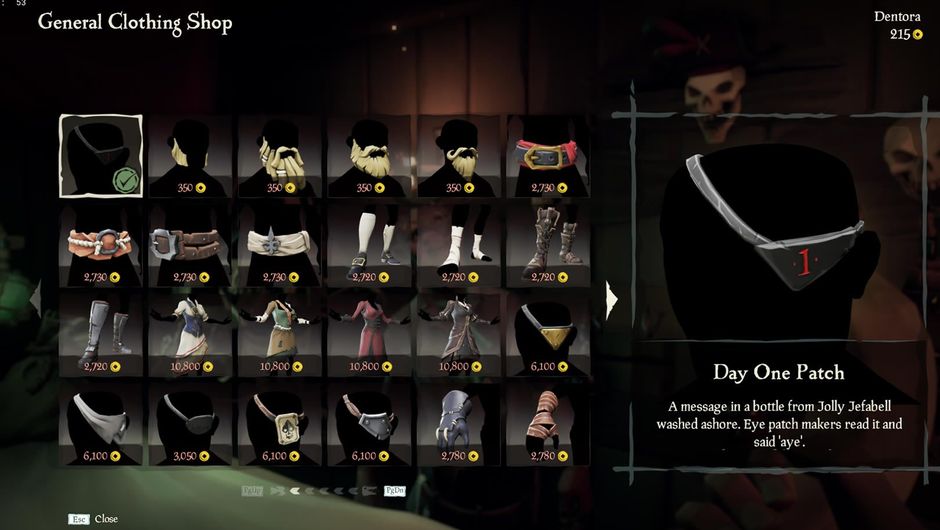Select the red belt with gold buckle
Screen dimensions: 940x530
click(x=548, y=156)
